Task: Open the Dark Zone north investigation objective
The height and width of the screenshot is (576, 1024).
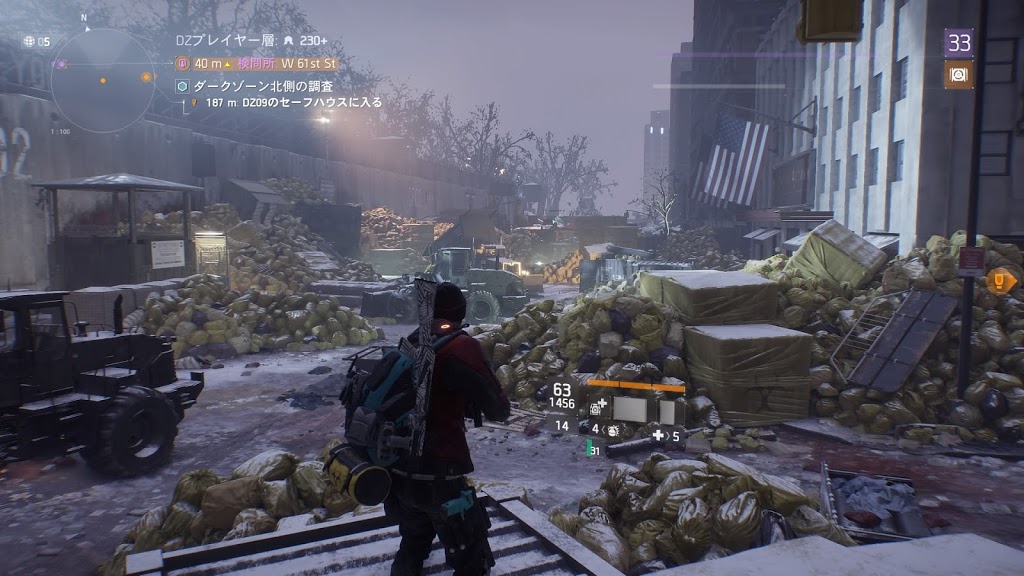Action: [x=263, y=87]
